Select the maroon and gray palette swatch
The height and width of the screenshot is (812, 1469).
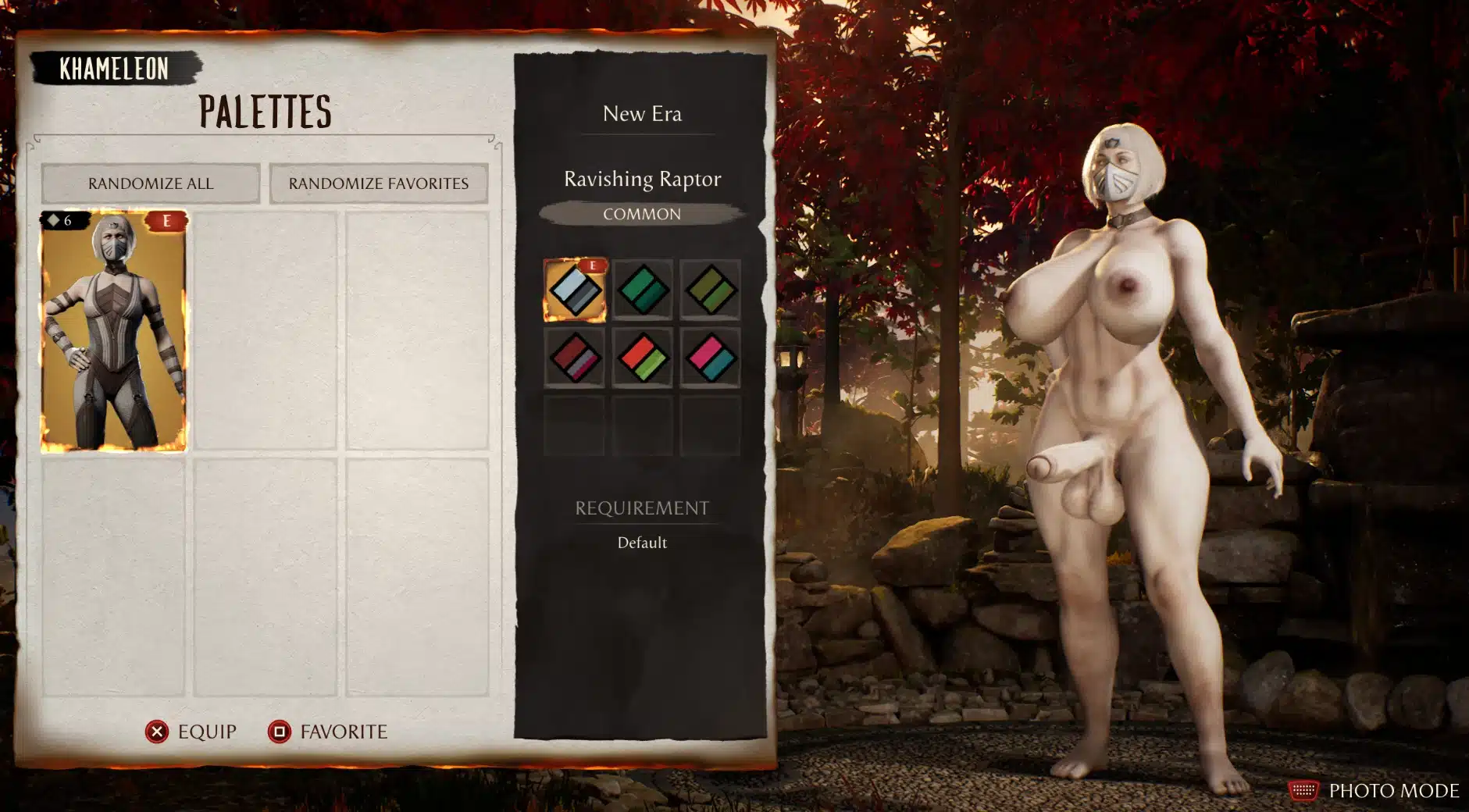[x=575, y=358]
